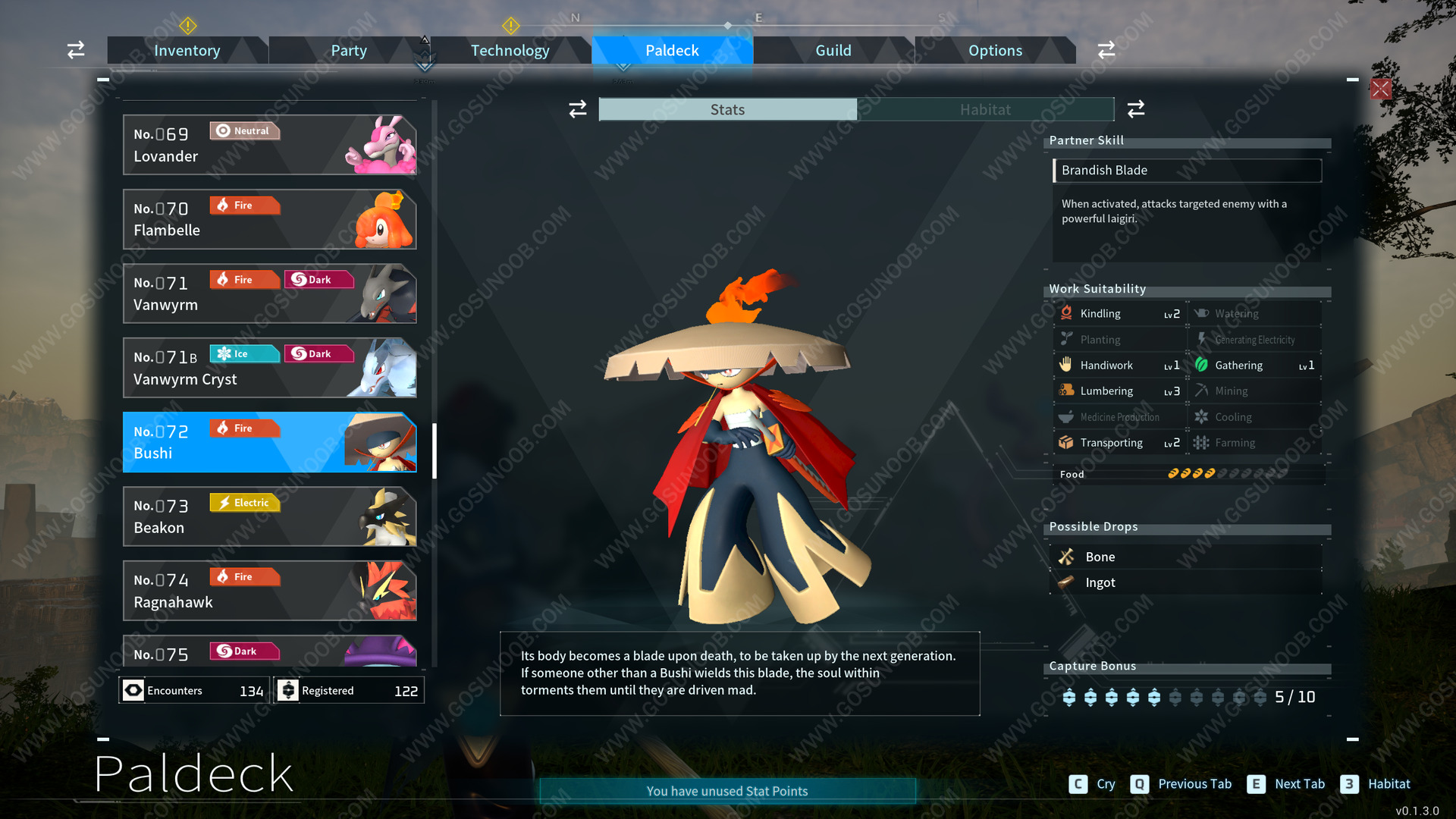1456x819 pixels.
Task: Close the menu with the red X
Action: (1380, 89)
